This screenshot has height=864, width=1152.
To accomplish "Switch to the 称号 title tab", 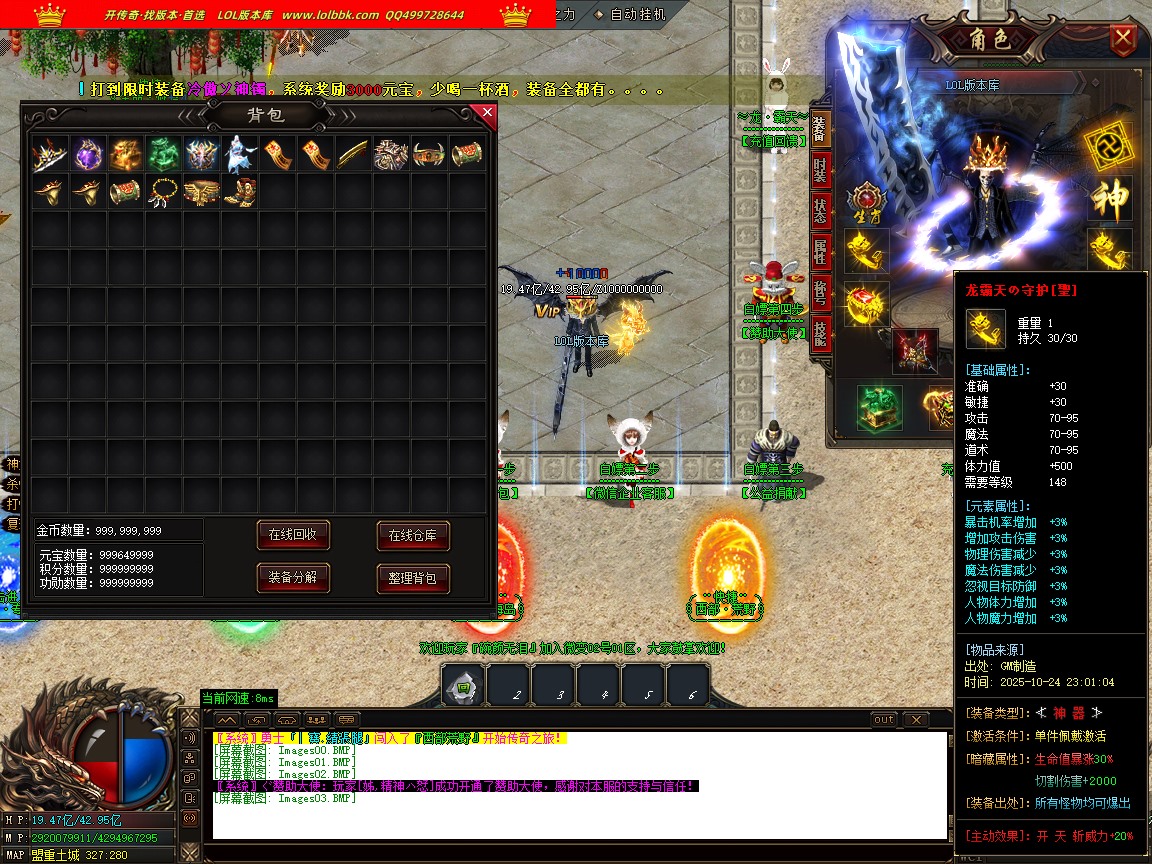I will tap(820, 292).
